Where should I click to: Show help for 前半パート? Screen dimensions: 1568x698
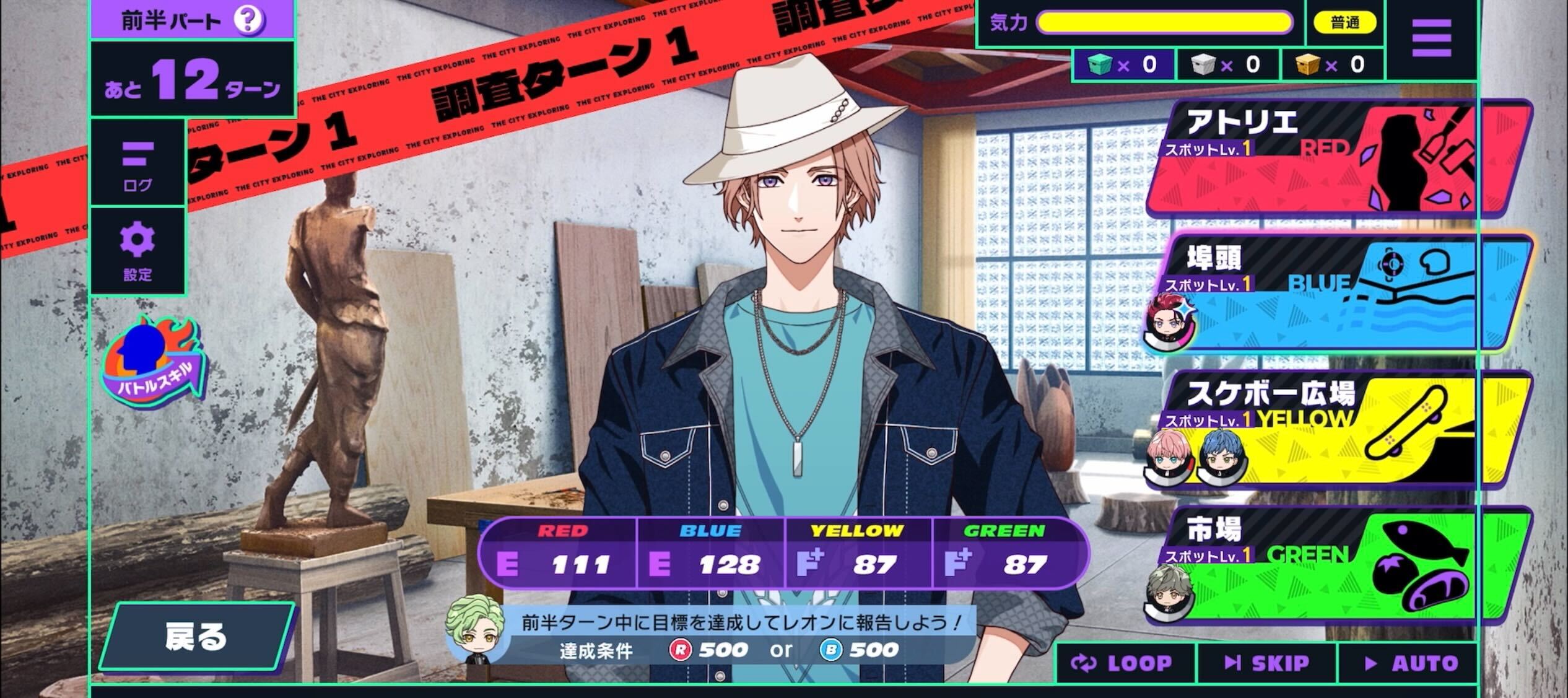pyautogui.click(x=248, y=20)
